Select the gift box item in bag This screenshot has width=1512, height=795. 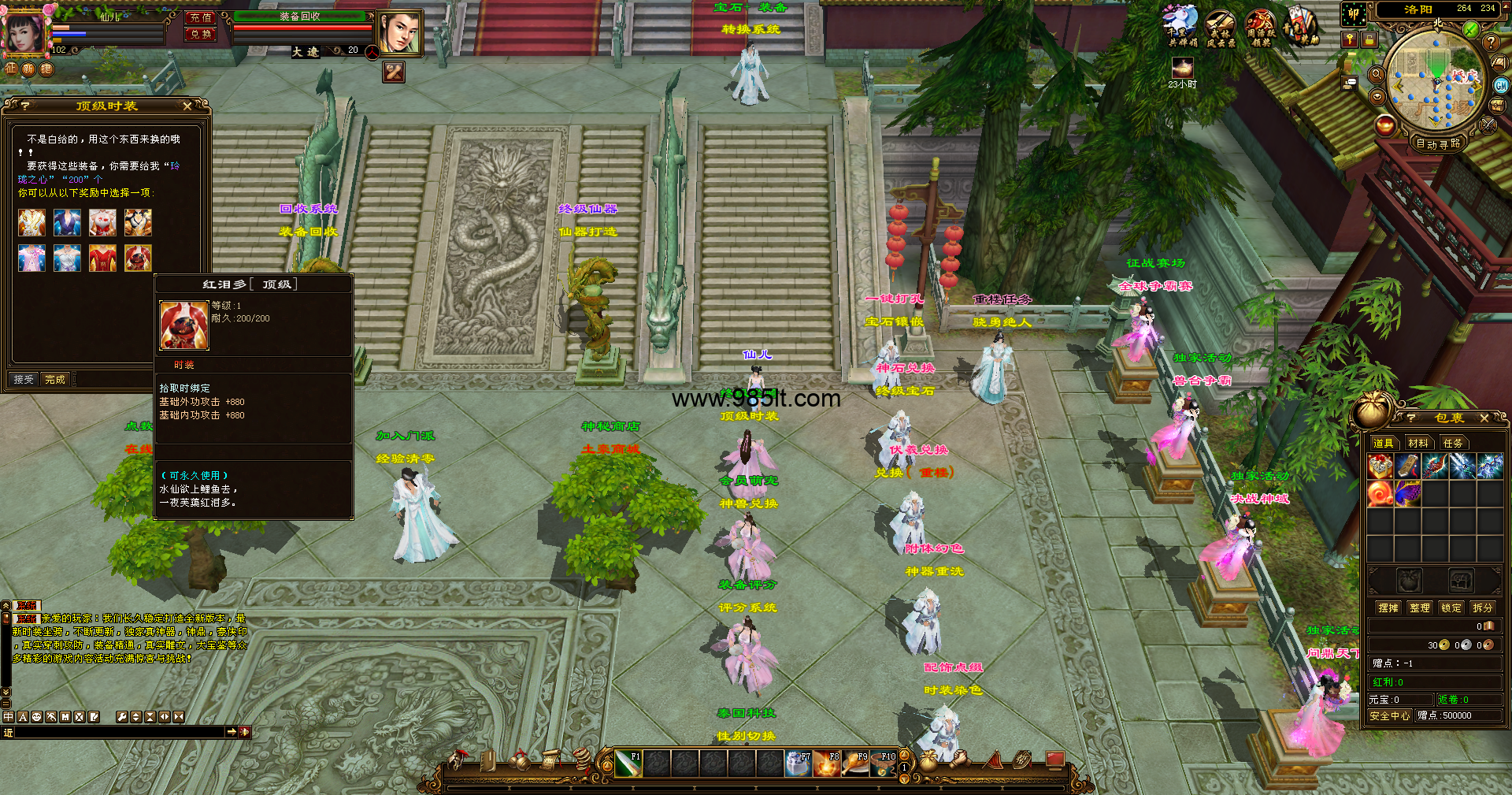[1380, 466]
